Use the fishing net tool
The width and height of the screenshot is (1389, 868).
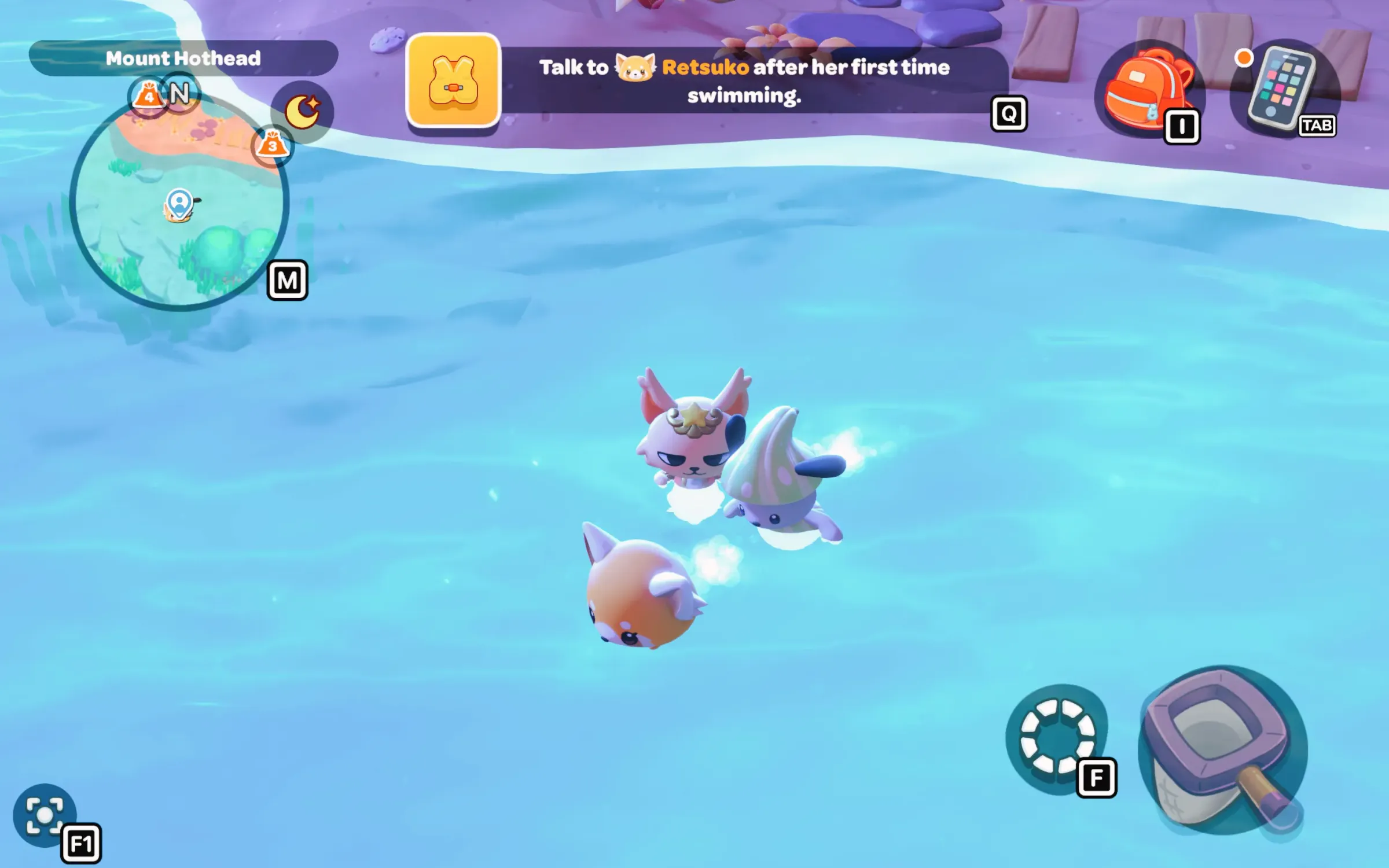coord(1221,750)
